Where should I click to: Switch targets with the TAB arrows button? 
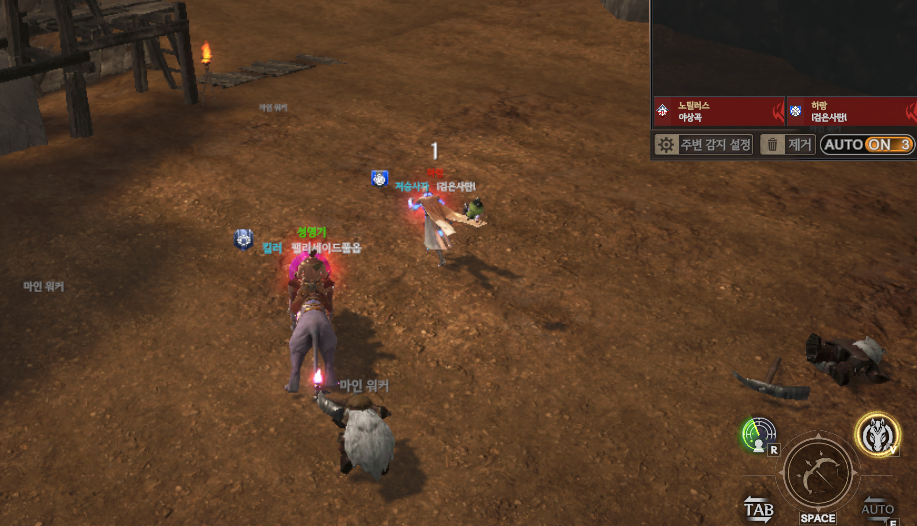[758, 508]
